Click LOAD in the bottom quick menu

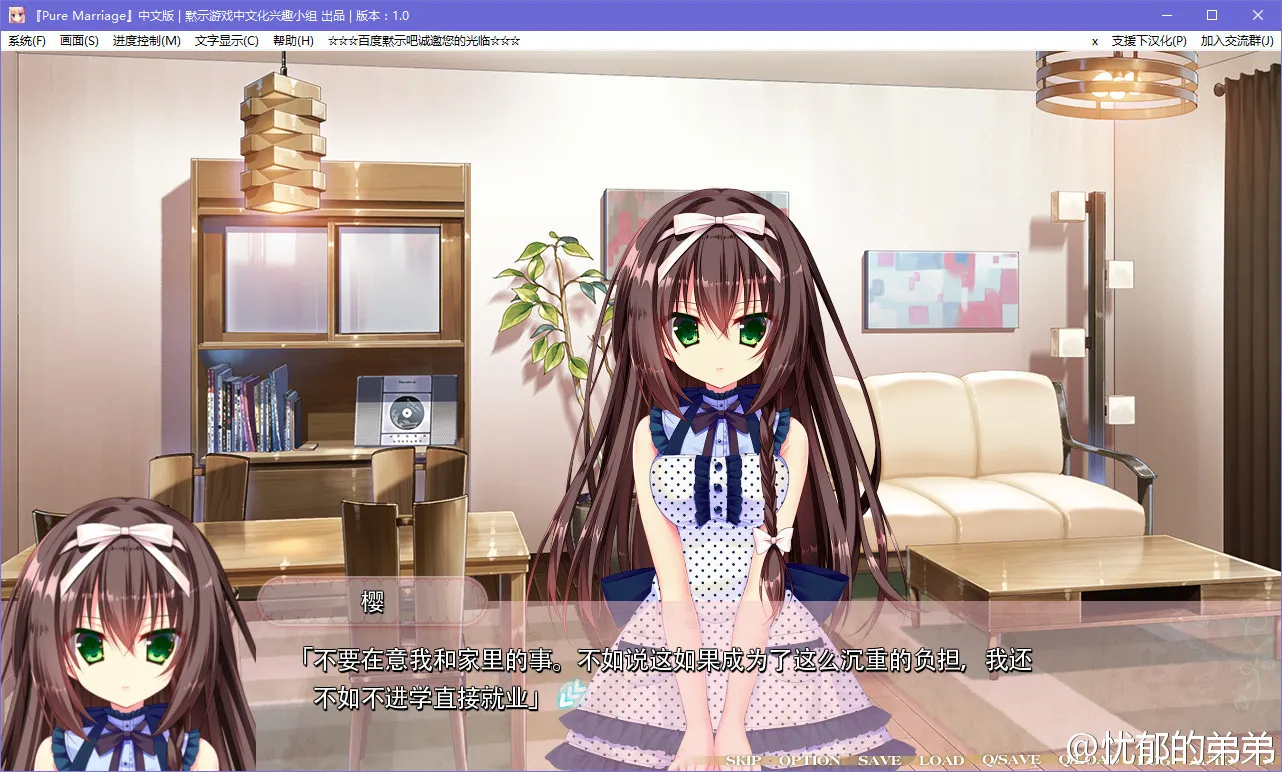(x=941, y=760)
